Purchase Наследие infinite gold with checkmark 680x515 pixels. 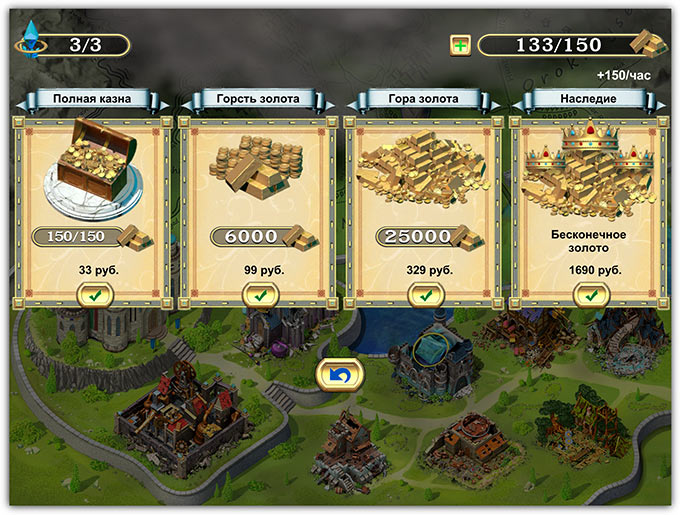pyautogui.click(x=592, y=295)
